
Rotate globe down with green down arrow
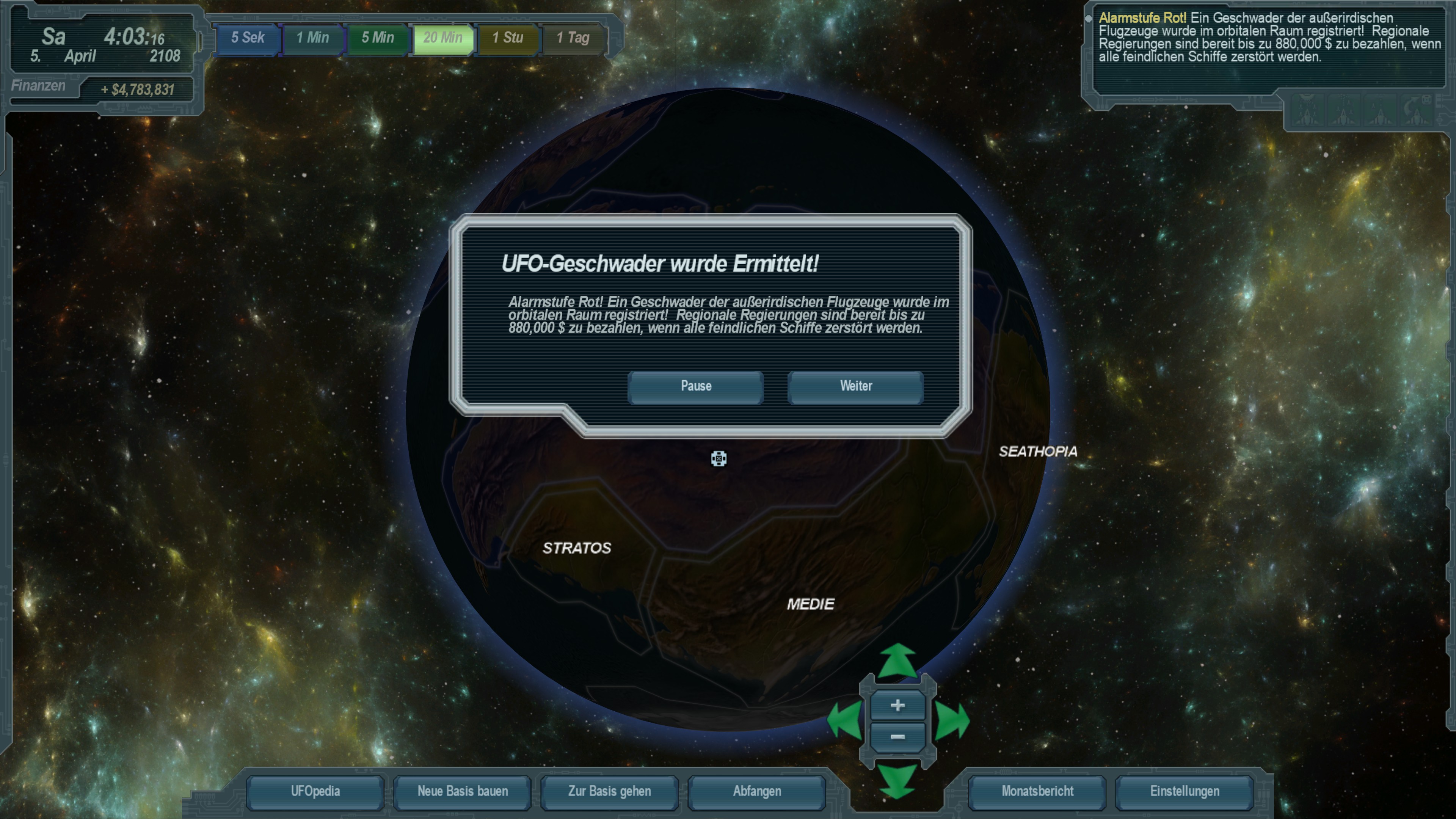pyautogui.click(x=897, y=781)
